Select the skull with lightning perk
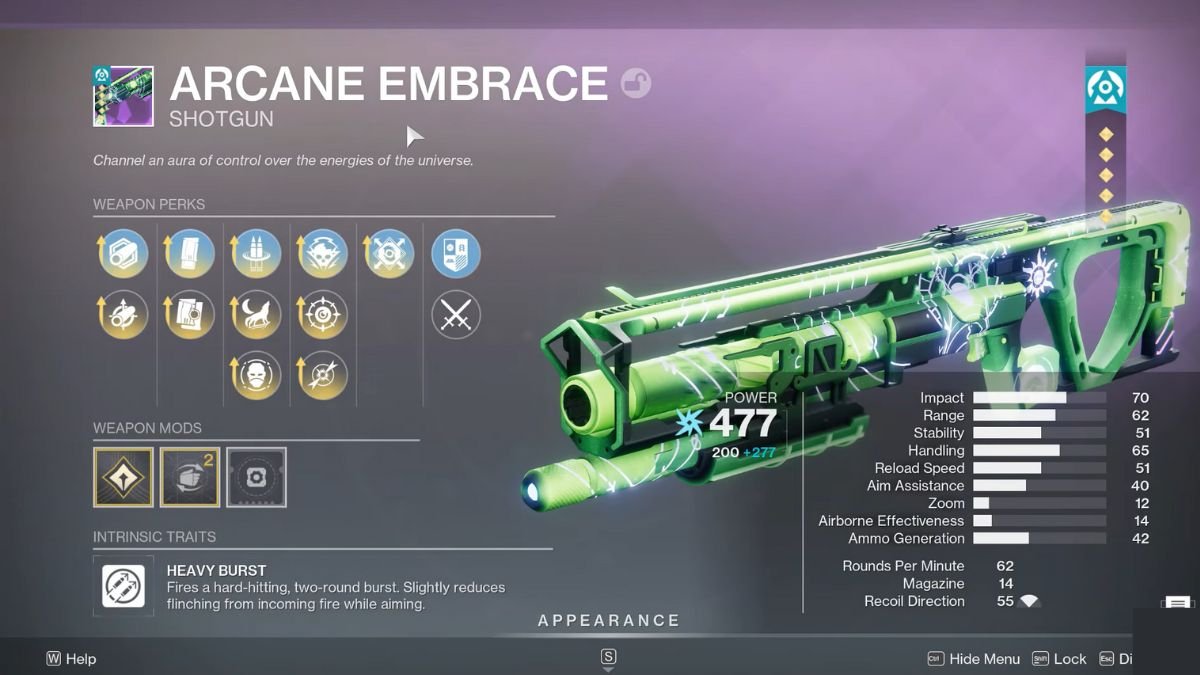Viewport: 1200px width, 675px height. click(x=323, y=254)
